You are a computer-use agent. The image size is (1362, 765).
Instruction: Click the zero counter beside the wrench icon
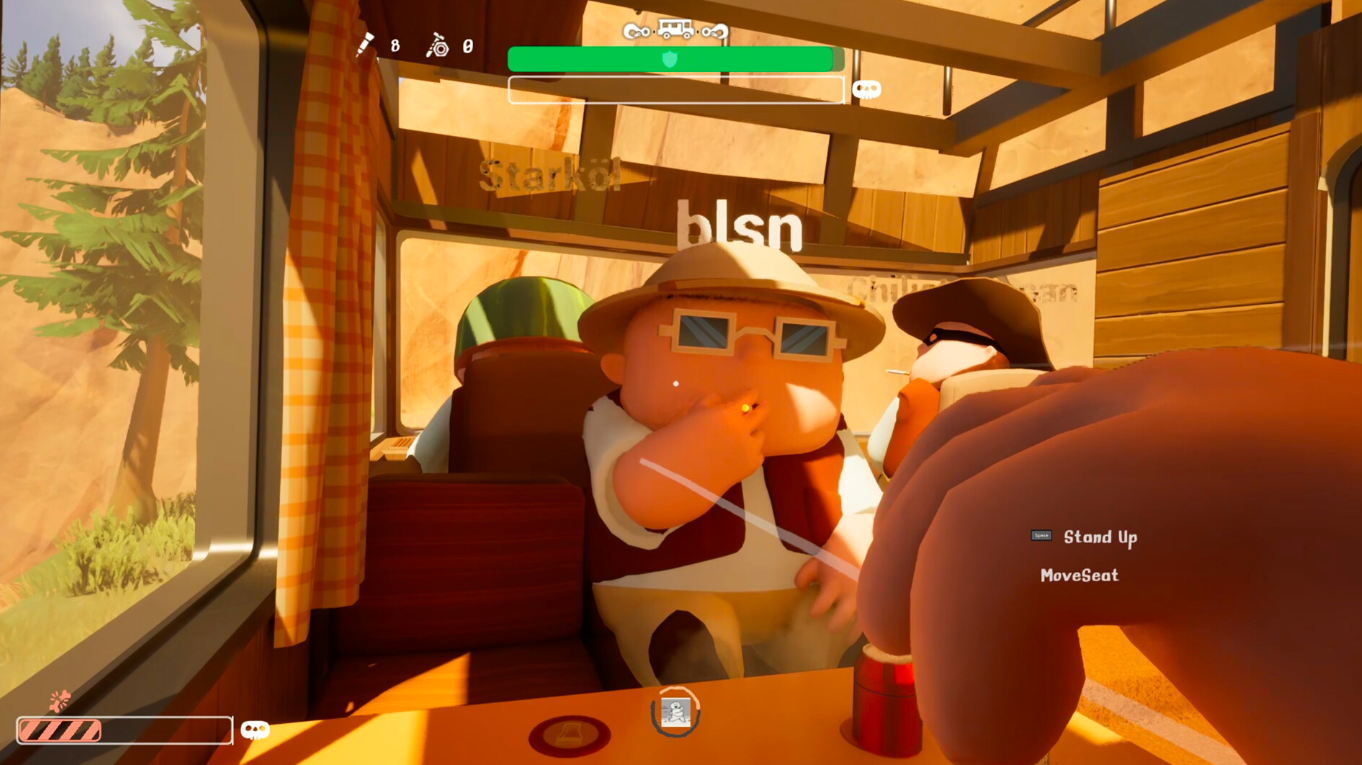click(466, 45)
